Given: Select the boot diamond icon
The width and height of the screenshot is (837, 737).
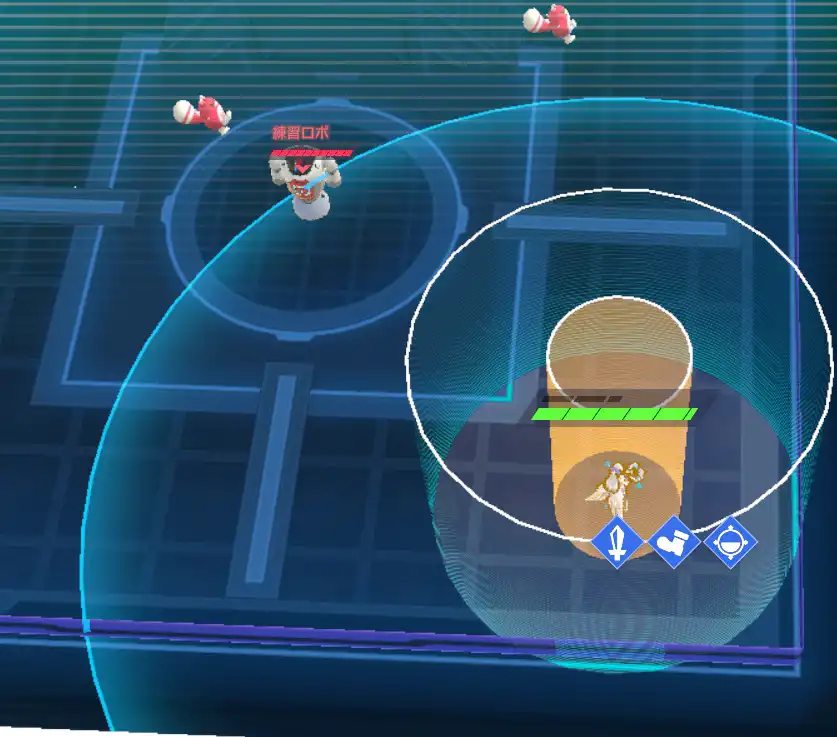Looking at the screenshot, I should (675, 543).
